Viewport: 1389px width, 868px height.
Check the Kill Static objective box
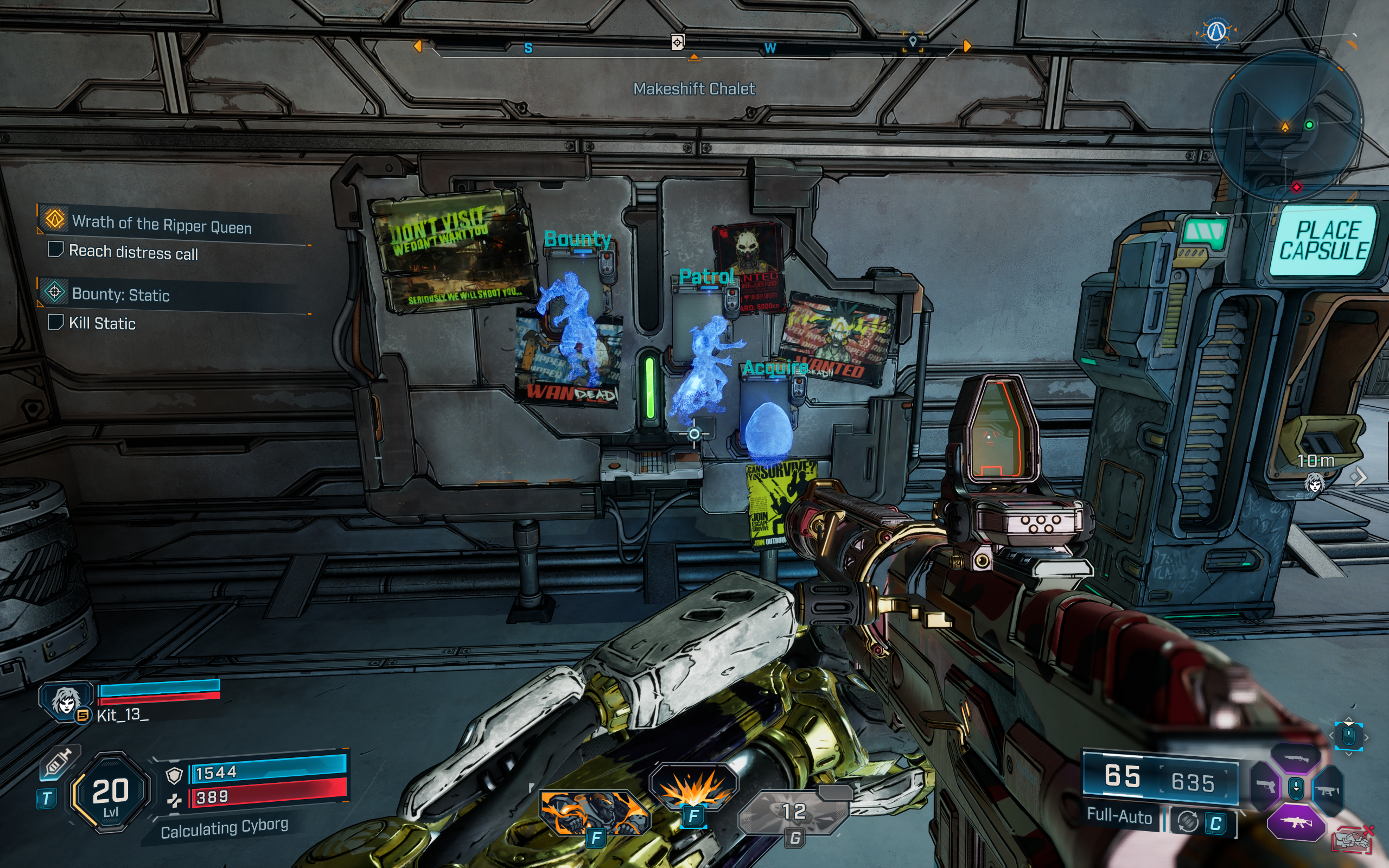click(56, 322)
